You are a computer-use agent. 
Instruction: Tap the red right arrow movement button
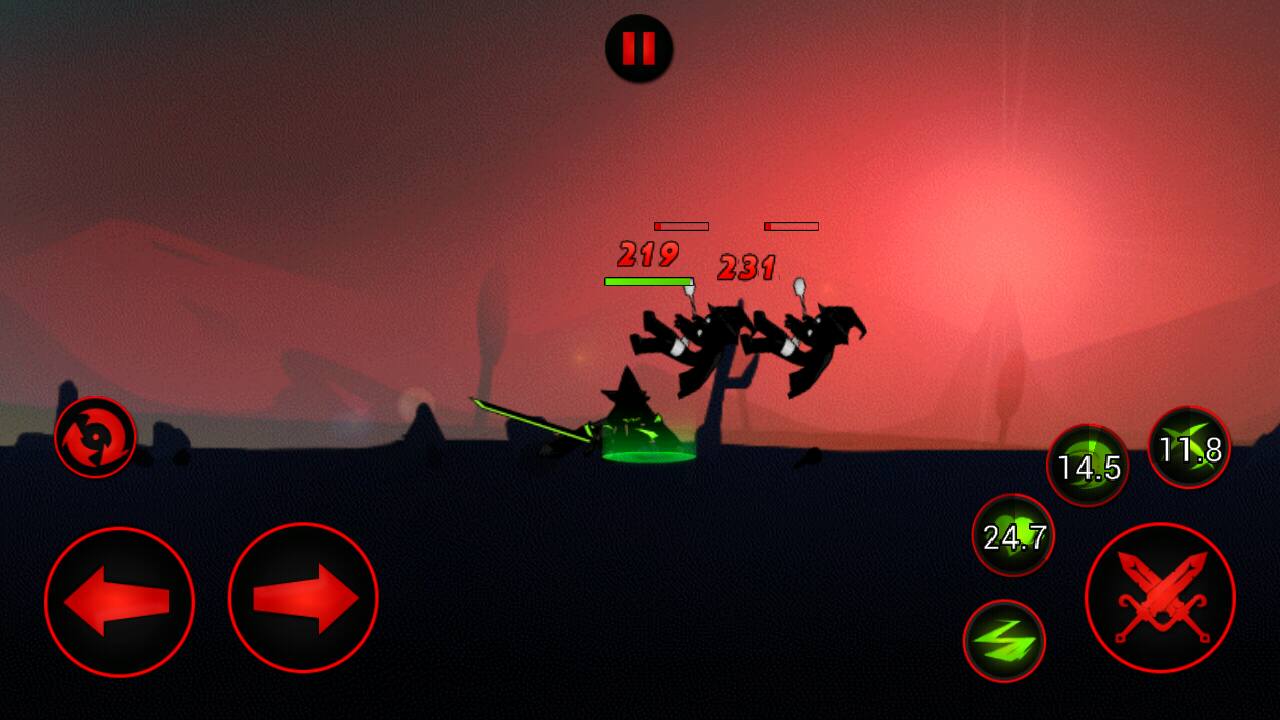click(303, 598)
